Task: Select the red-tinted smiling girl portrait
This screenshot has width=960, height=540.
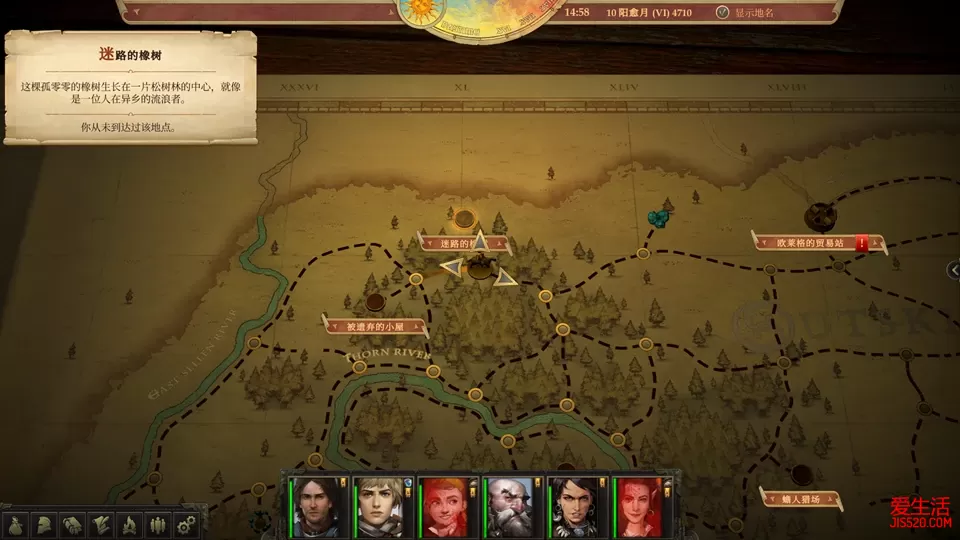Action: click(x=445, y=507)
